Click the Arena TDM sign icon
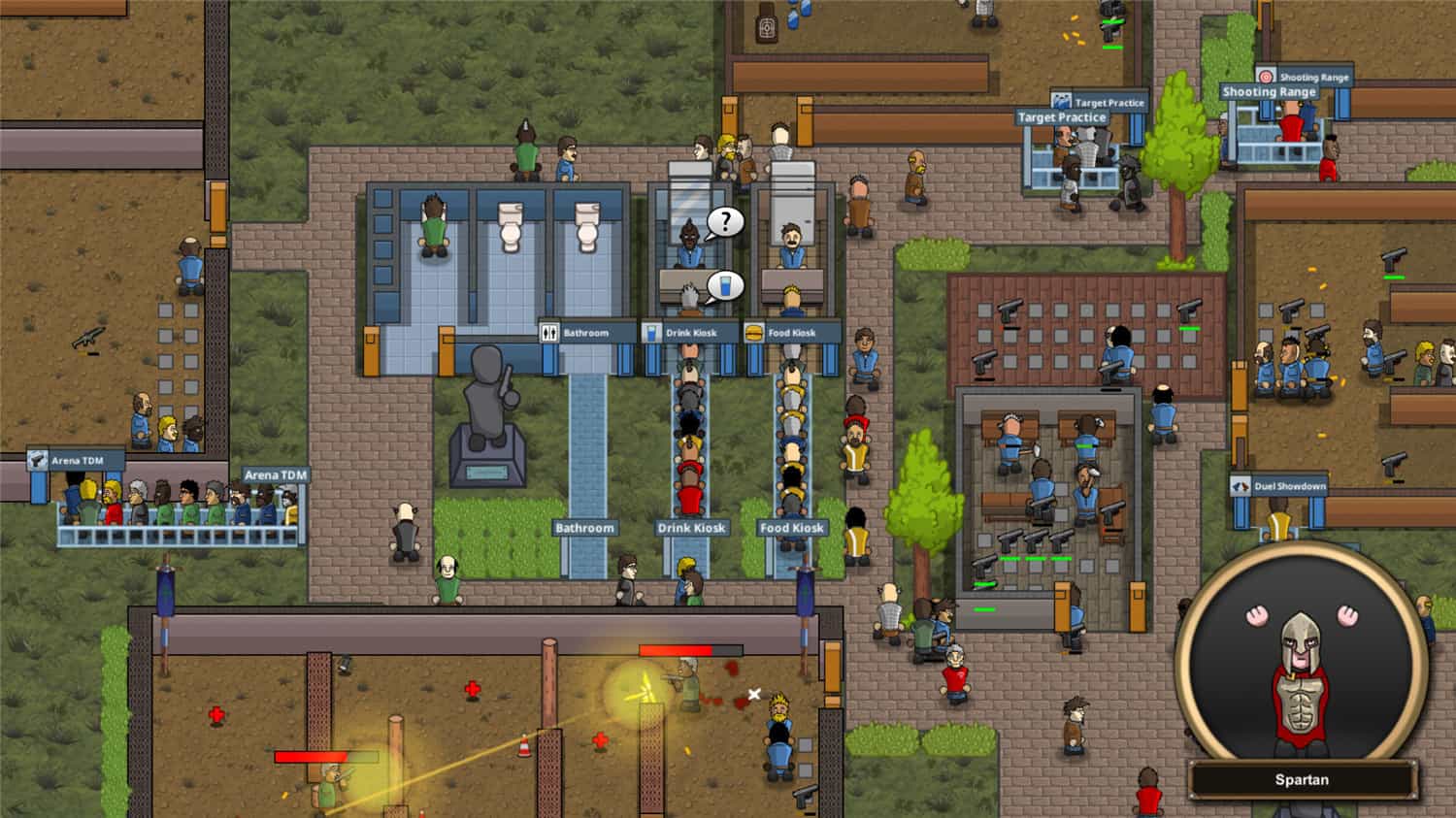Image resolution: width=1456 pixels, height=818 pixels. tap(39, 458)
